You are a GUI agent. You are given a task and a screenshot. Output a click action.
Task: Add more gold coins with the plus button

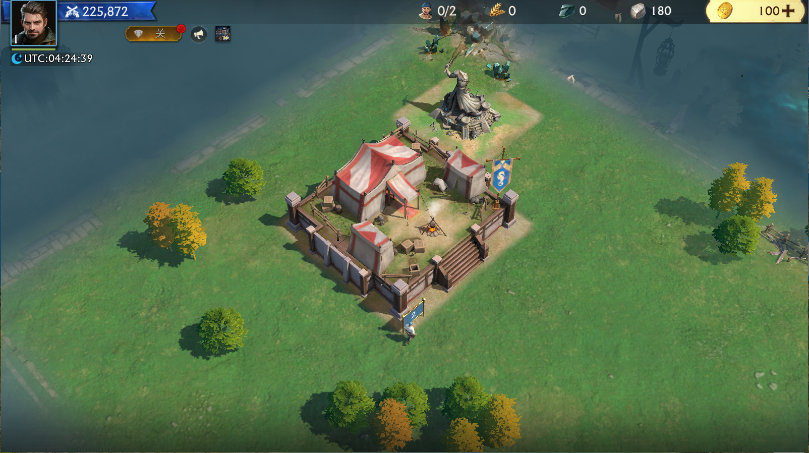click(x=788, y=11)
